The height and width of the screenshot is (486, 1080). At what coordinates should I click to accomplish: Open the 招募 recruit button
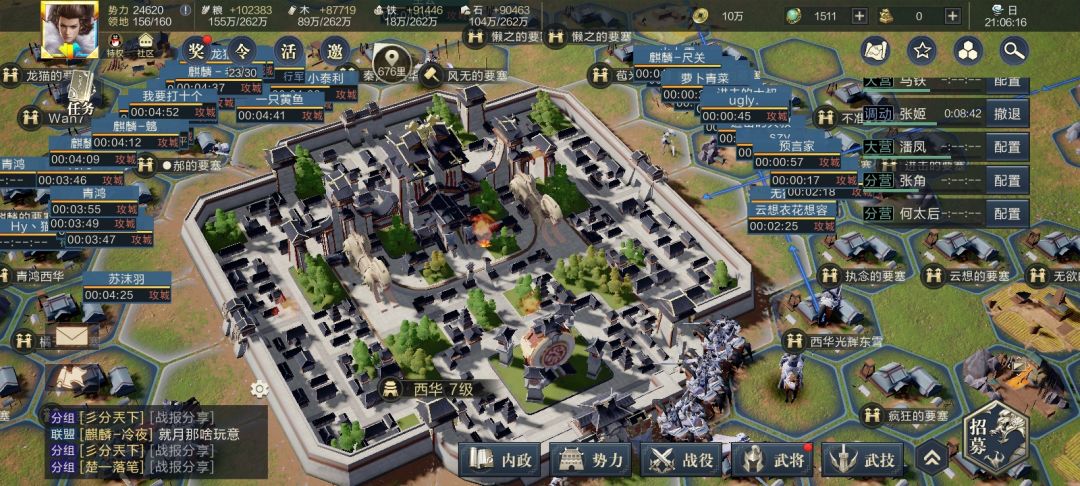979,443
